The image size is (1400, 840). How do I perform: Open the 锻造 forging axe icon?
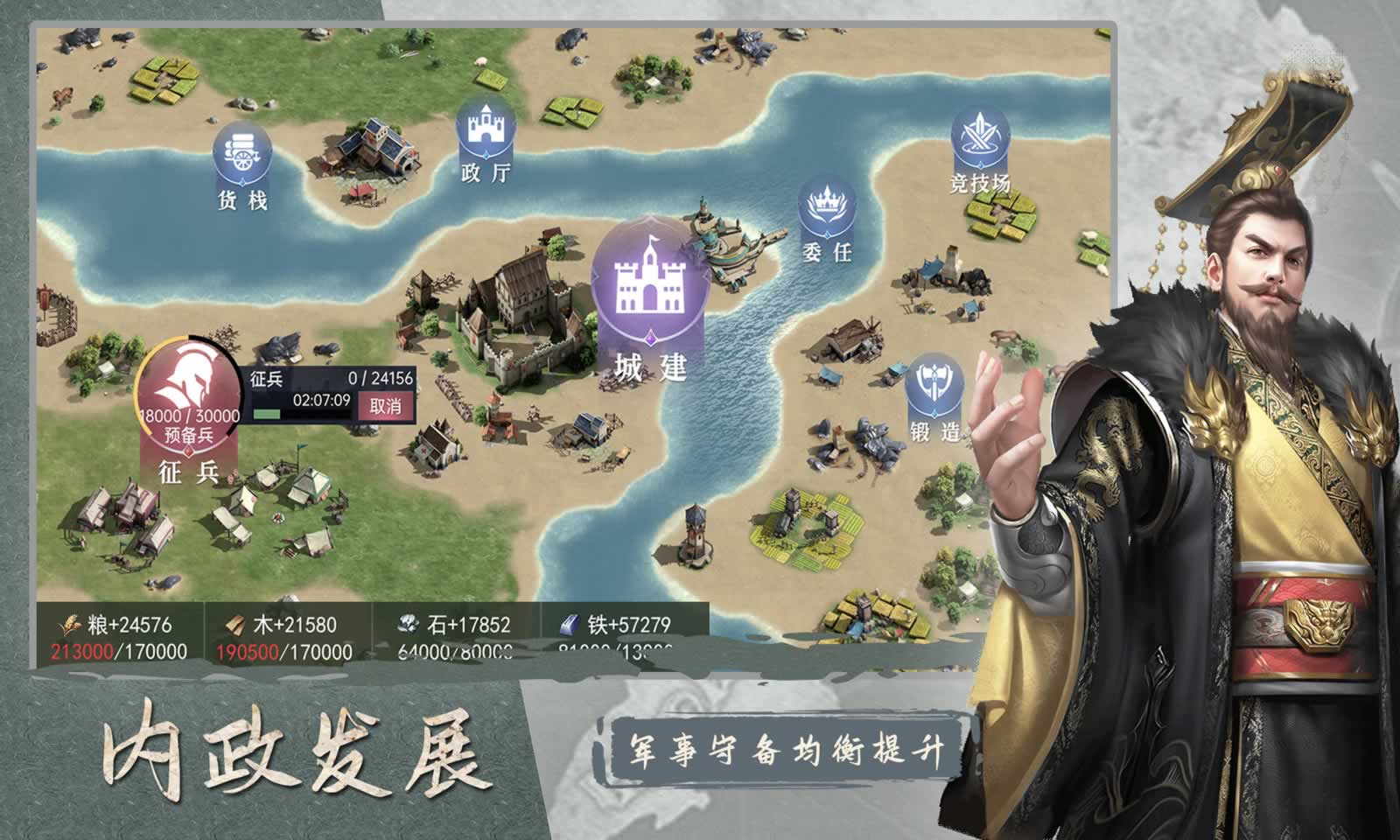tap(933, 385)
